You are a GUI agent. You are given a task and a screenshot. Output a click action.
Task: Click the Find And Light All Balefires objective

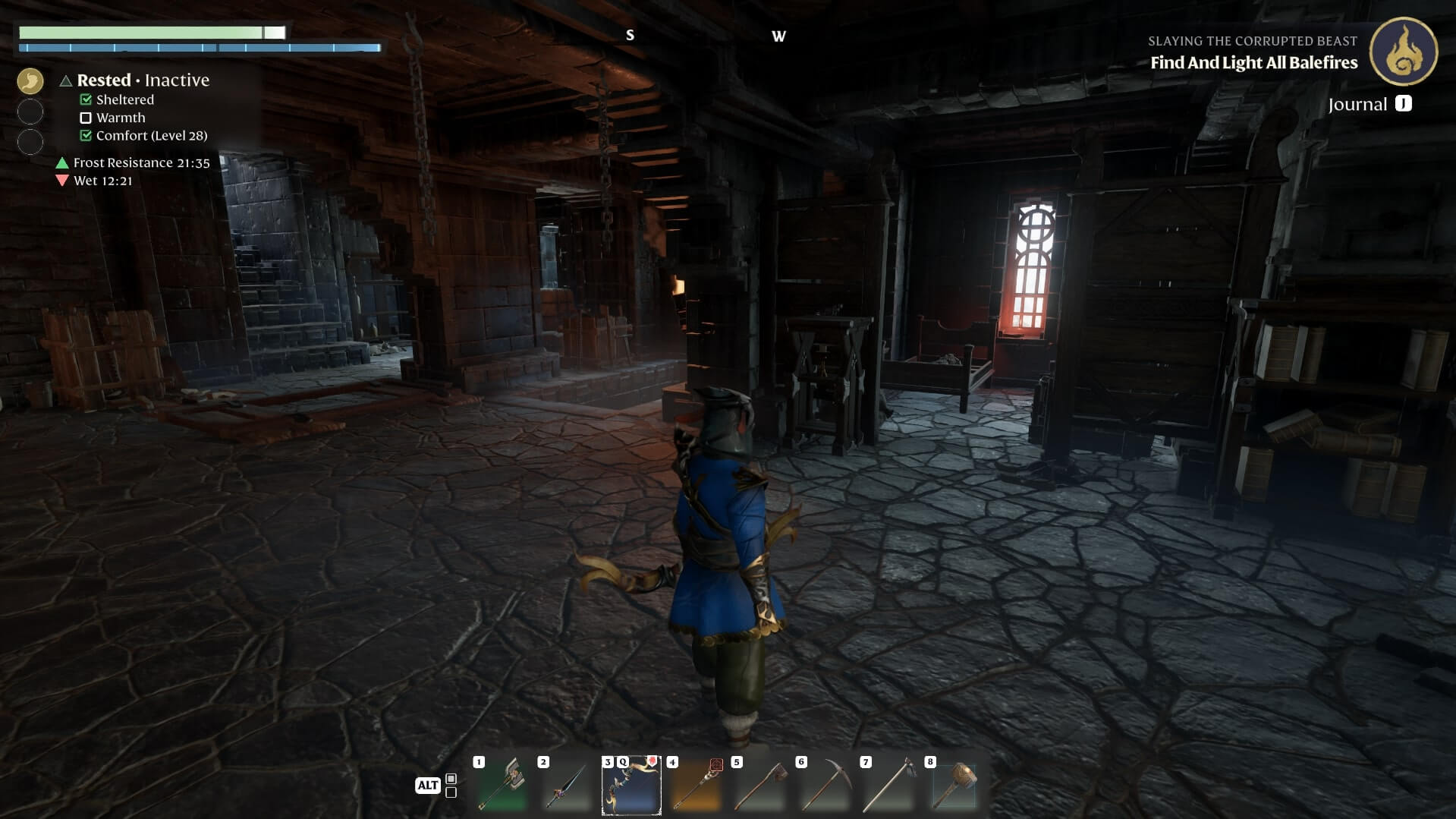pyautogui.click(x=1253, y=63)
